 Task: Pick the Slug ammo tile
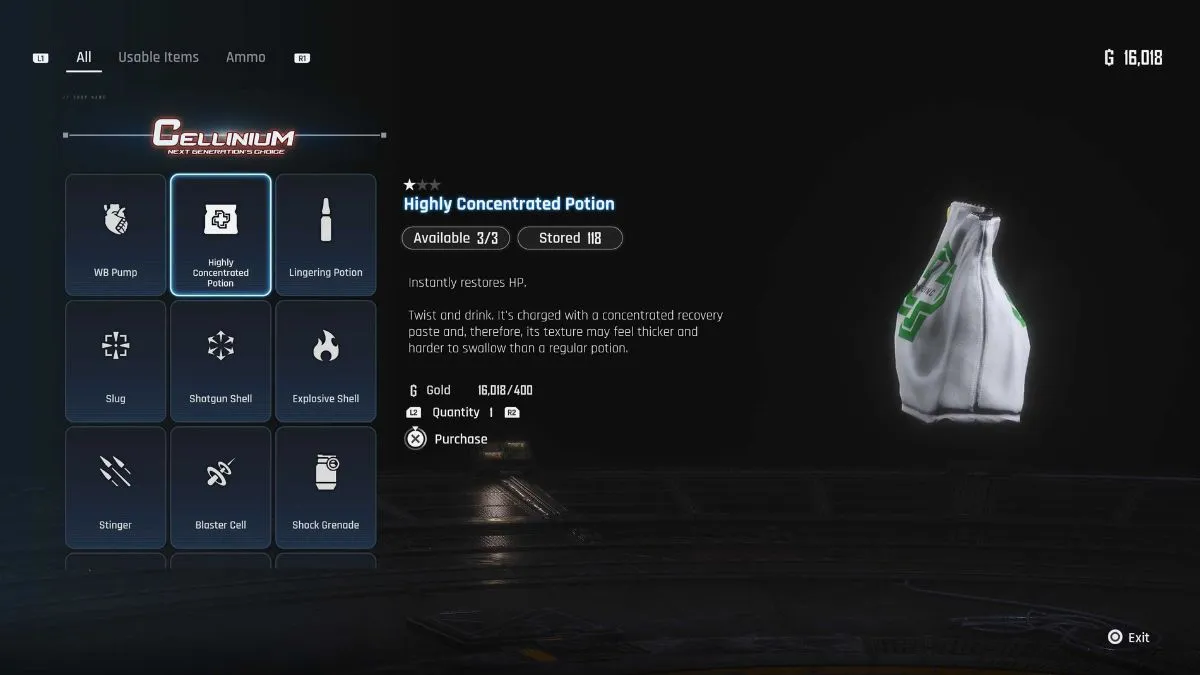pyautogui.click(x=116, y=361)
